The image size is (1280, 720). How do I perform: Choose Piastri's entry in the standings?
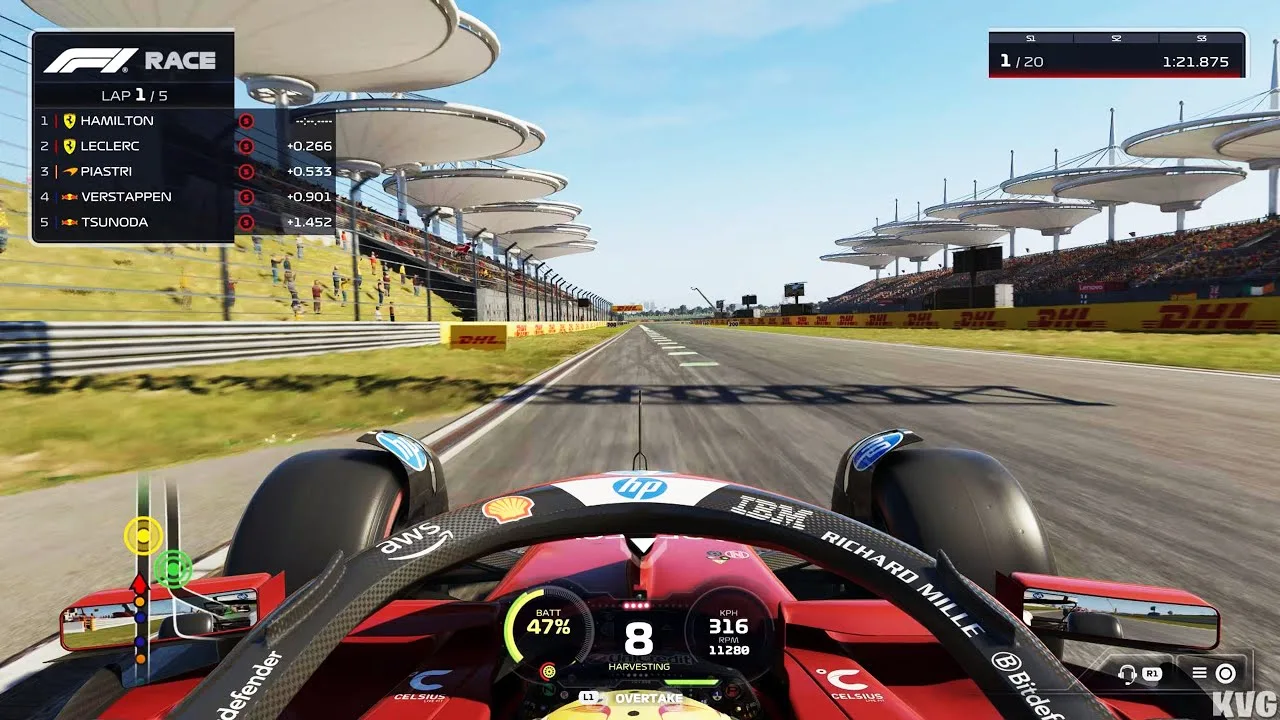(106, 171)
